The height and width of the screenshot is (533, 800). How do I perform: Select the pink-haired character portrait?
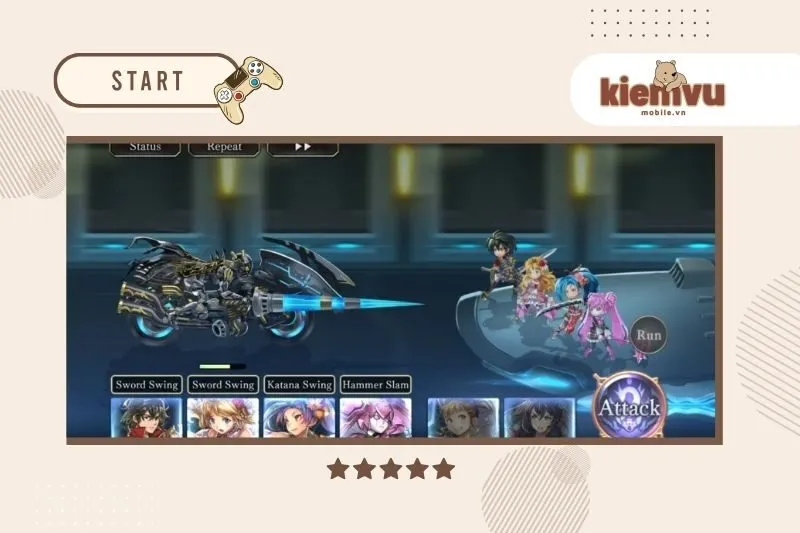click(x=375, y=418)
